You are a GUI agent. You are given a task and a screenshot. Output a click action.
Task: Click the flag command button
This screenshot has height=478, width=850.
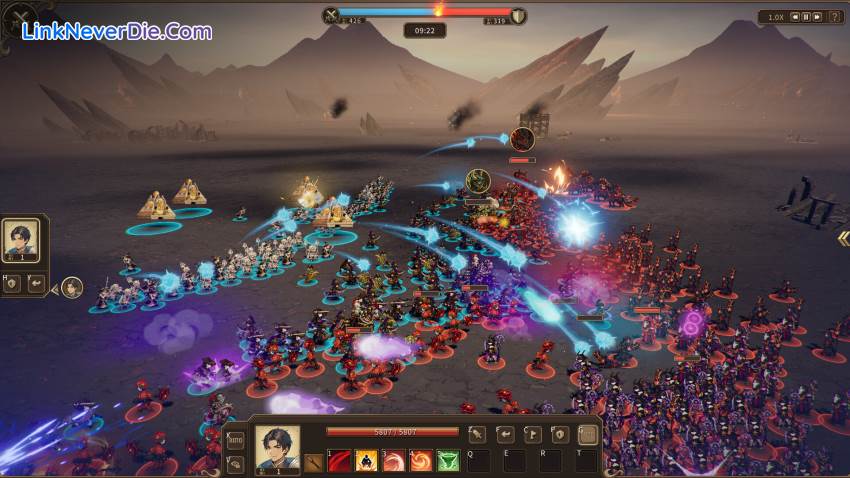[533, 434]
